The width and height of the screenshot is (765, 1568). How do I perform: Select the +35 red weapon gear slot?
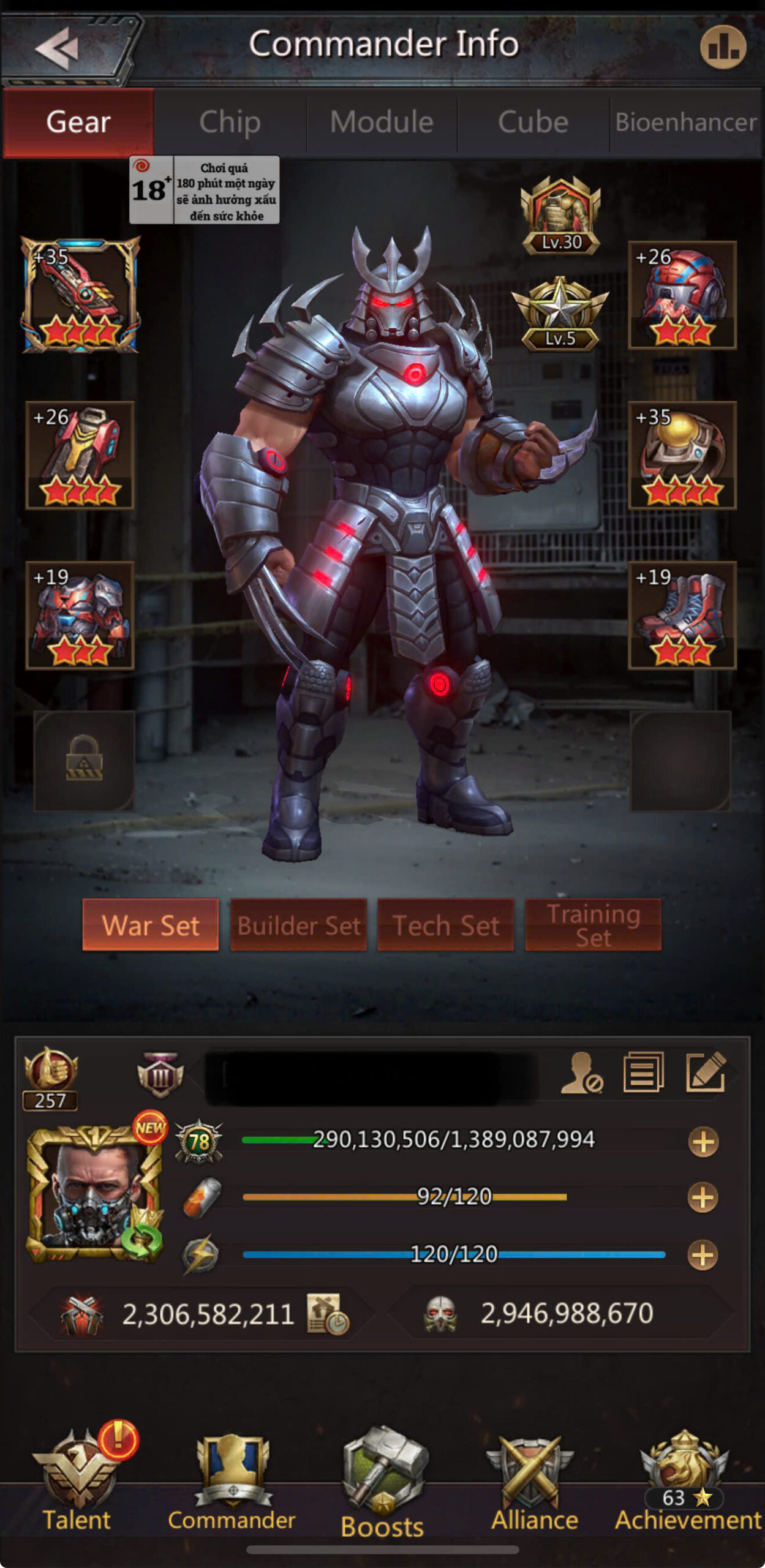coord(80,295)
